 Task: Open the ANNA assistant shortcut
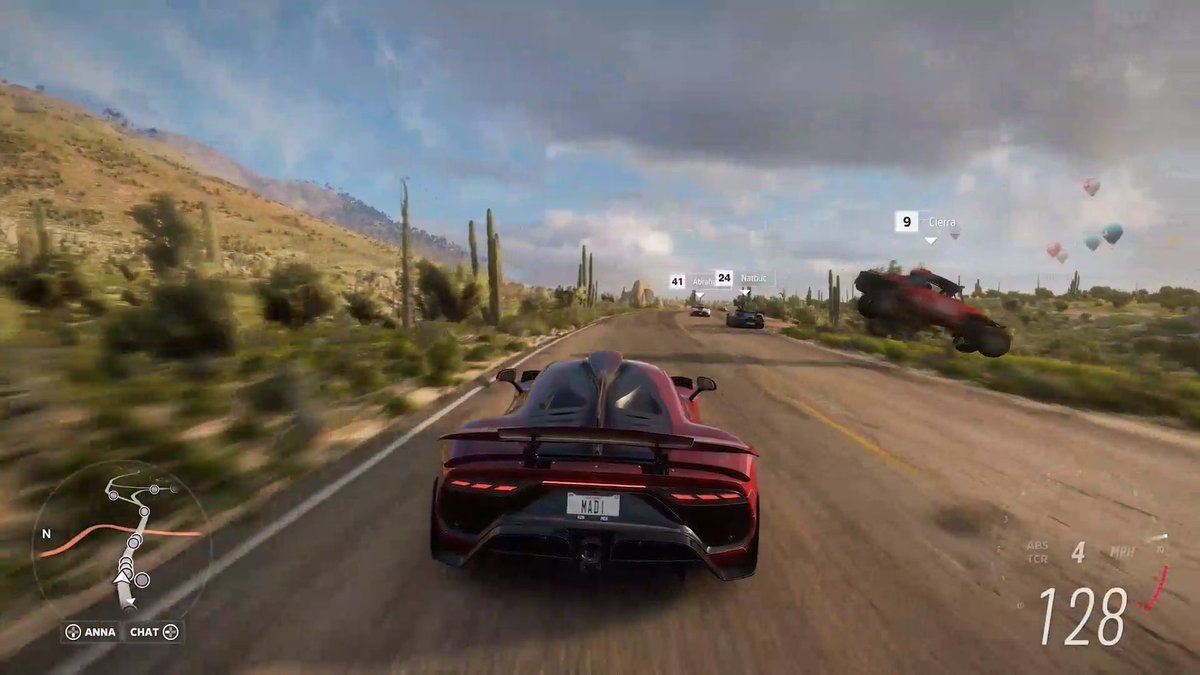click(x=92, y=632)
